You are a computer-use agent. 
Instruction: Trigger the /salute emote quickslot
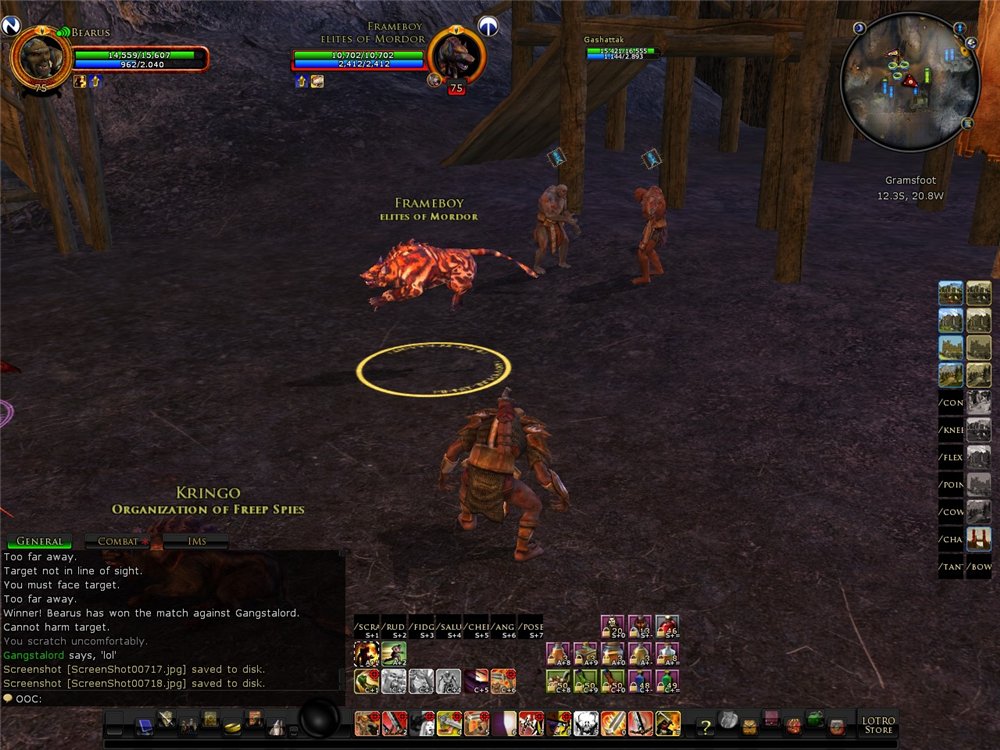click(449, 627)
